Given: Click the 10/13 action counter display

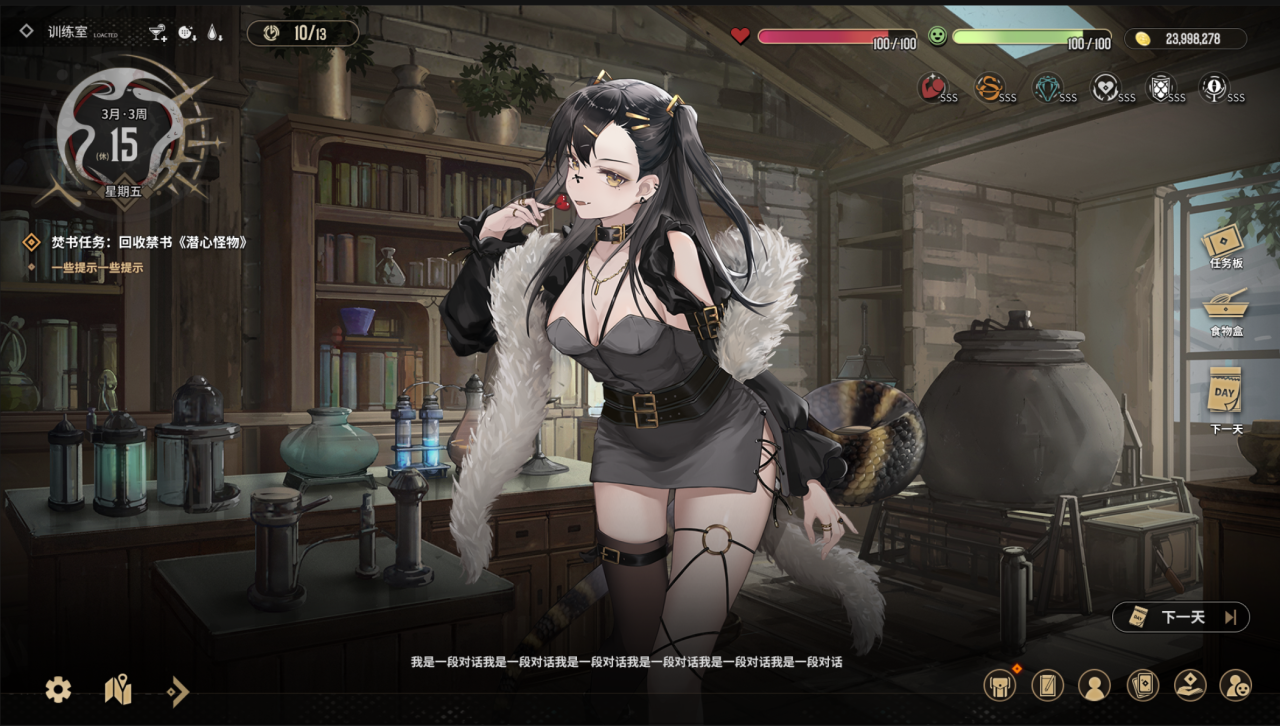Looking at the screenshot, I should (x=303, y=32).
